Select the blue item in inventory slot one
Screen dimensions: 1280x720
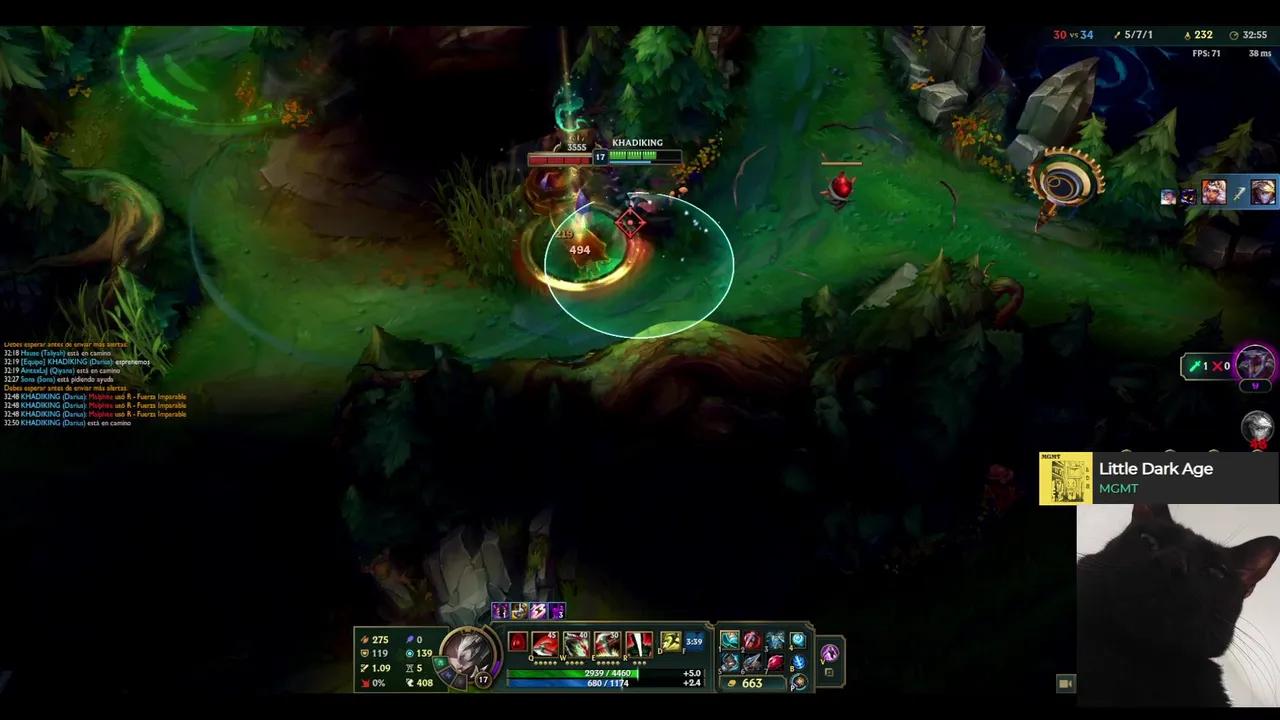729,641
